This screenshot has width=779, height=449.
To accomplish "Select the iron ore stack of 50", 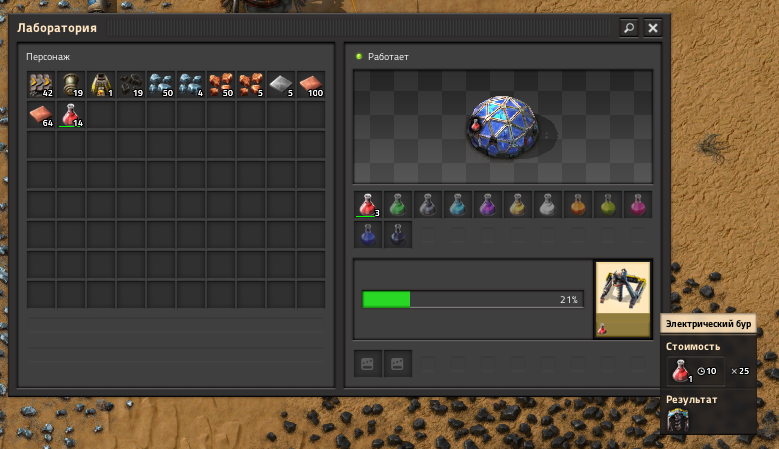I will 161,85.
